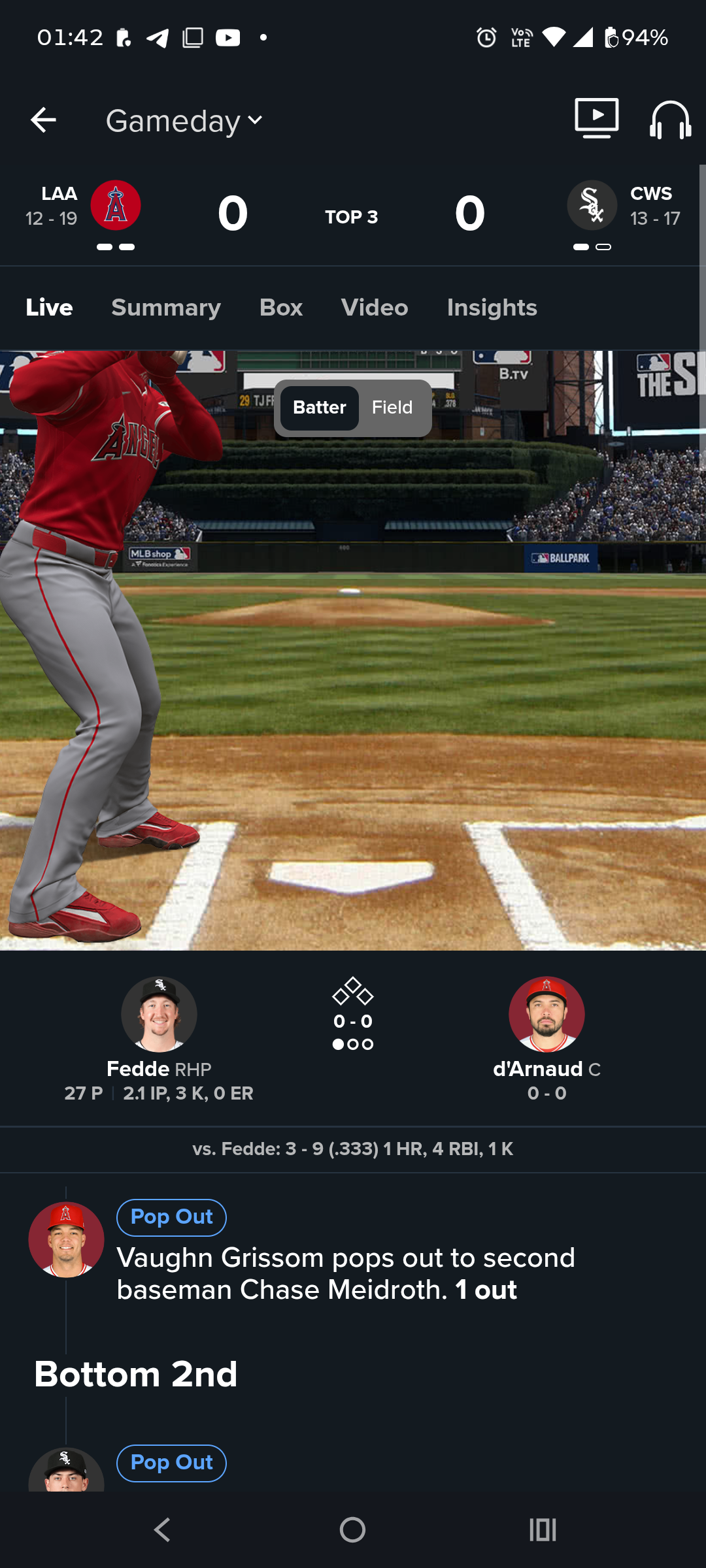Tap the back arrow in the header
Viewport: 706px width, 1568px height.
point(43,120)
